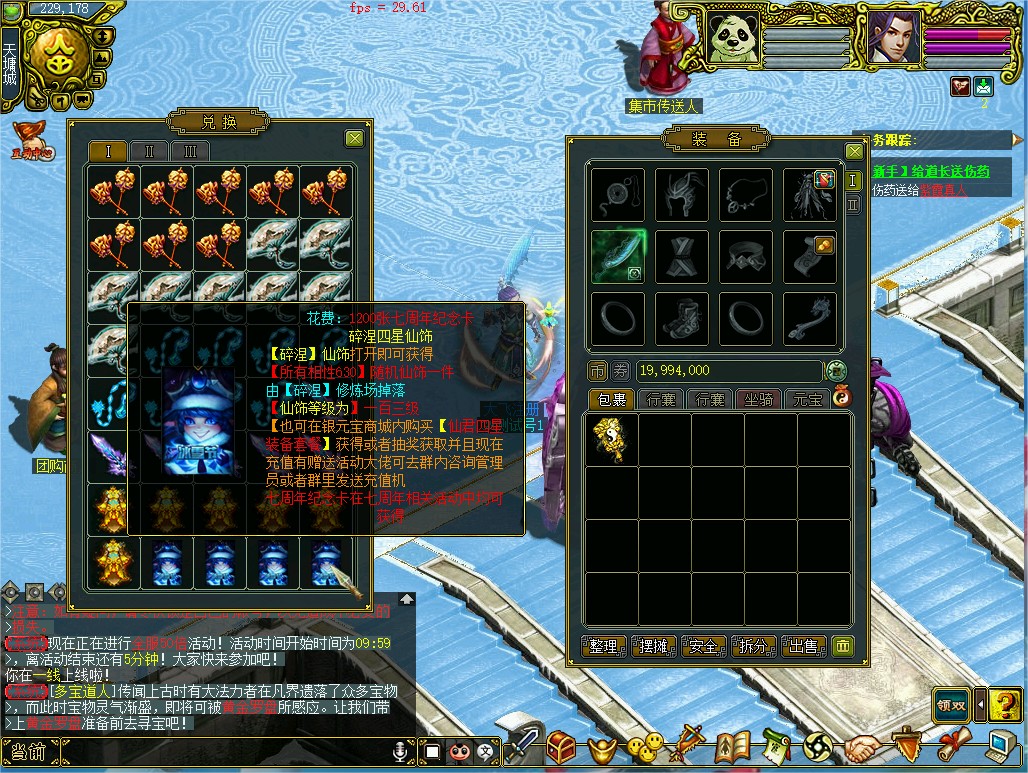The height and width of the screenshot is (773, 1028).
Task: Open a stall with 摆摊 button
Action: 653,646
